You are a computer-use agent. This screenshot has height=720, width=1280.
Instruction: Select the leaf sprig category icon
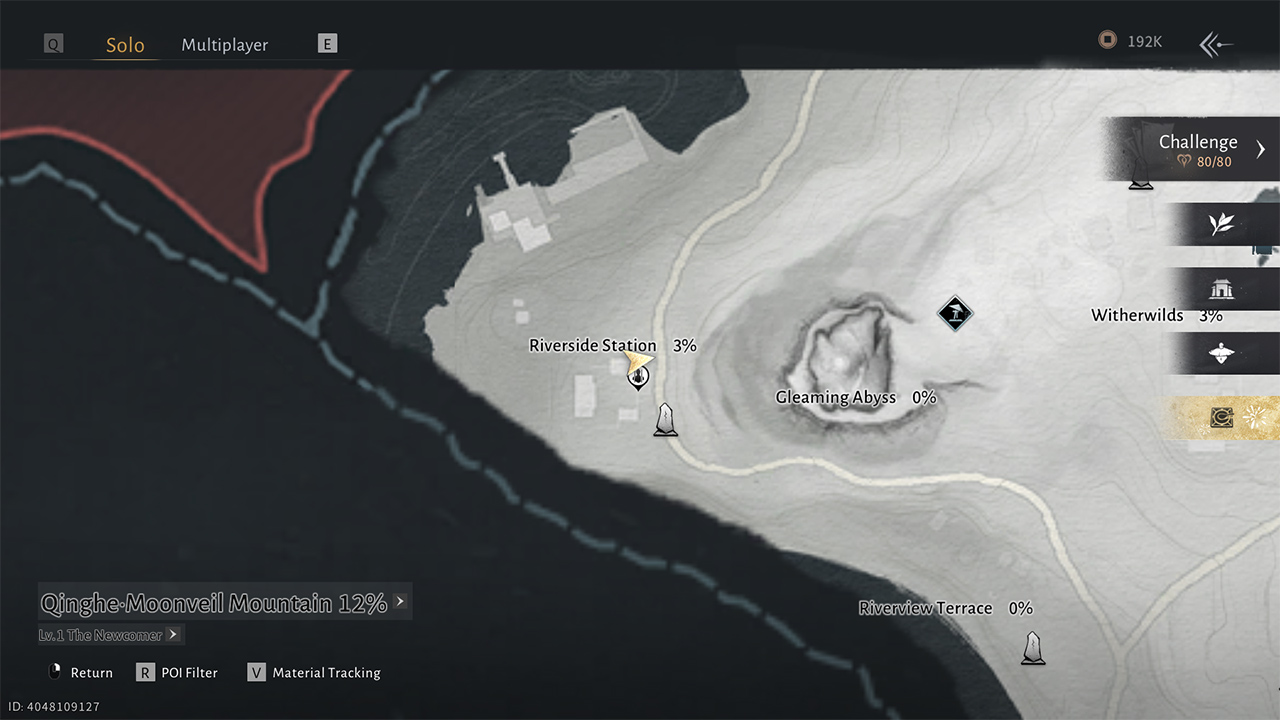point(1221,224)
